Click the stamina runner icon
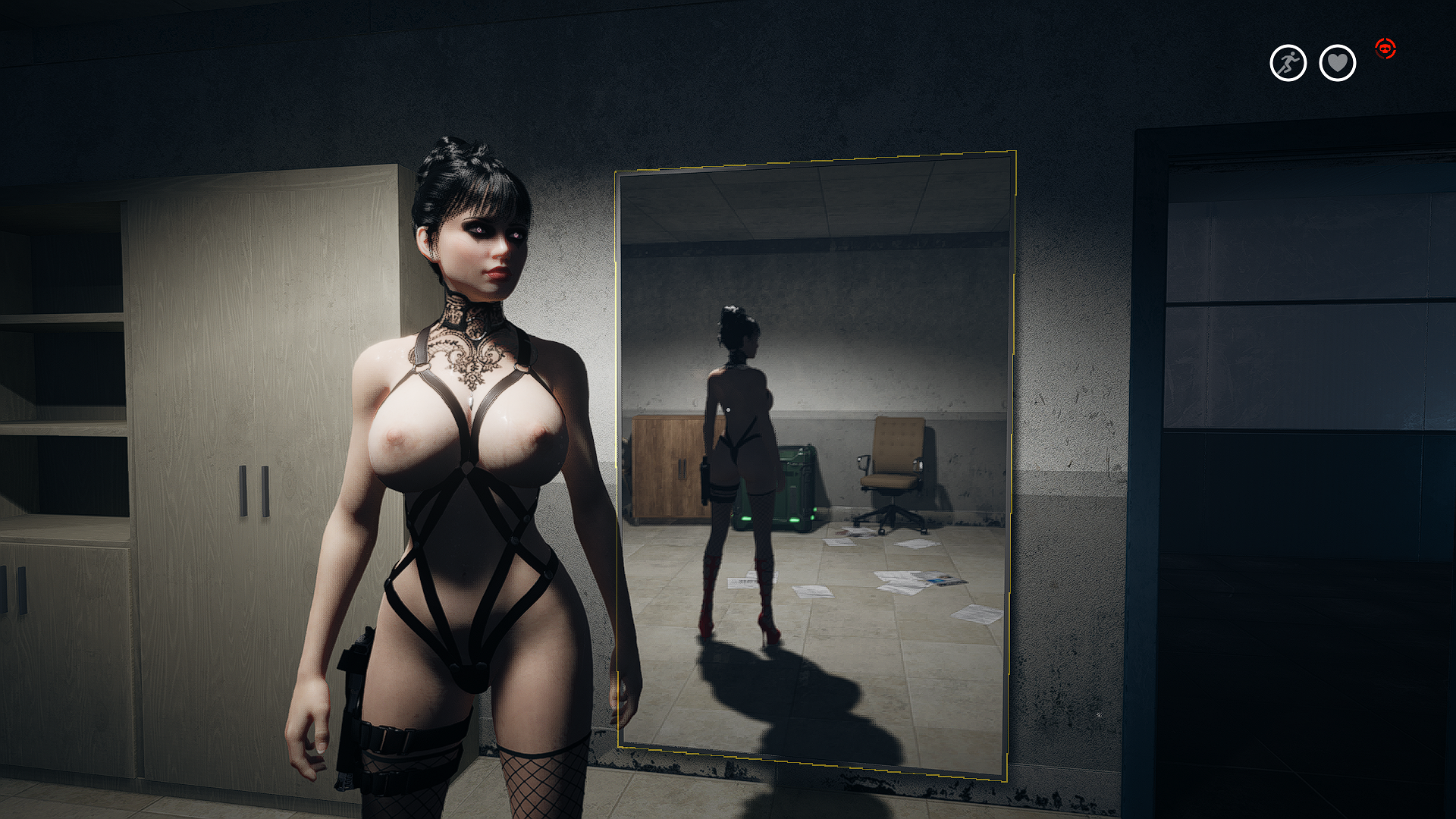The image size is (1456, 819). (x=1288, y=63)
